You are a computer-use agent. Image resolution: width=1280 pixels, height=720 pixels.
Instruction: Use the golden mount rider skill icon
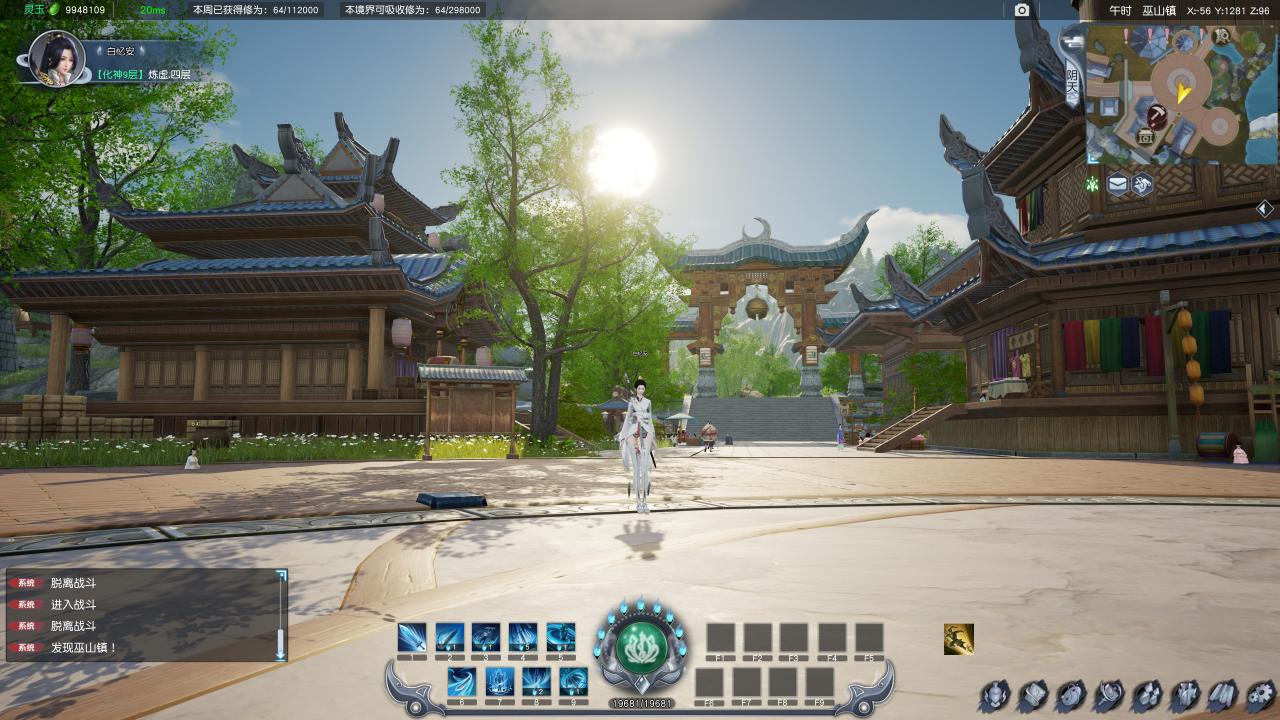(x=958, y=639)
